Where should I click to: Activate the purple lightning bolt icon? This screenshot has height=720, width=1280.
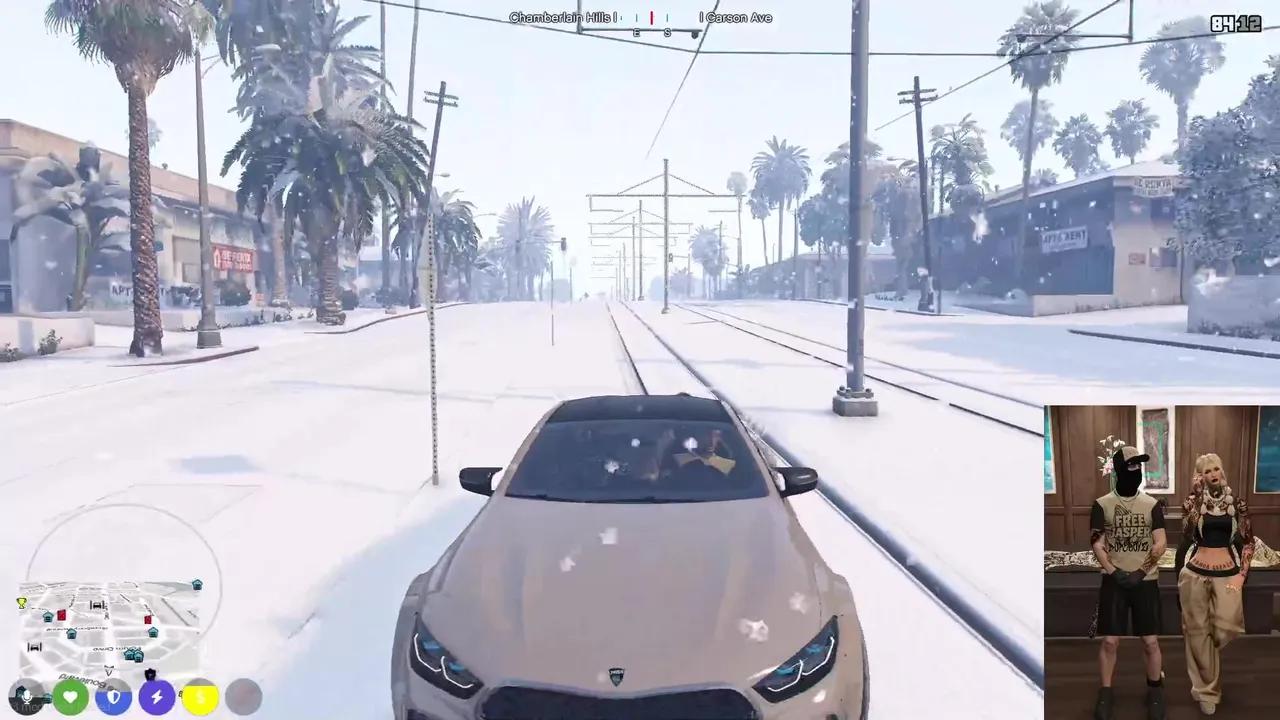[x=156, y=696]
